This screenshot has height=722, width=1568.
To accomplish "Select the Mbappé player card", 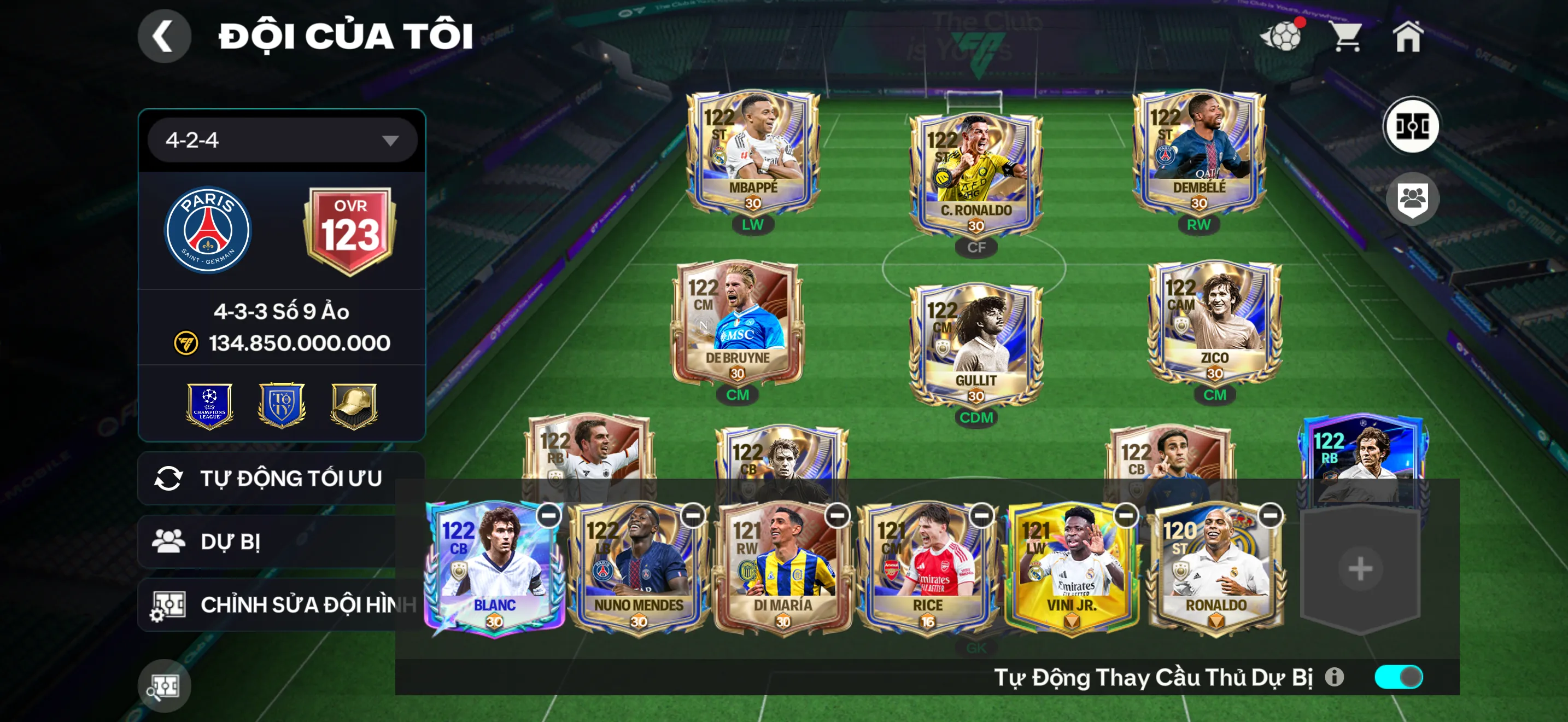I will coord(753,152).
